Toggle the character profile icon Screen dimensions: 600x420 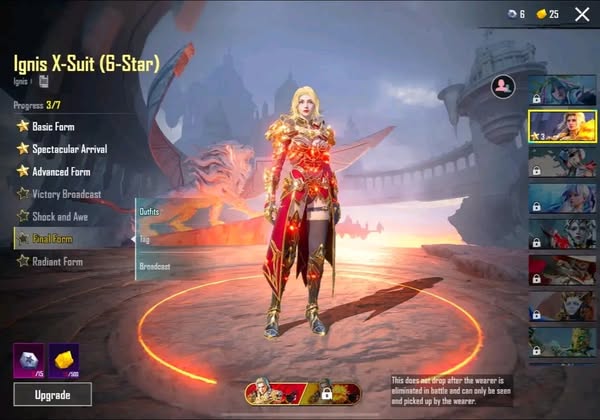501,88
